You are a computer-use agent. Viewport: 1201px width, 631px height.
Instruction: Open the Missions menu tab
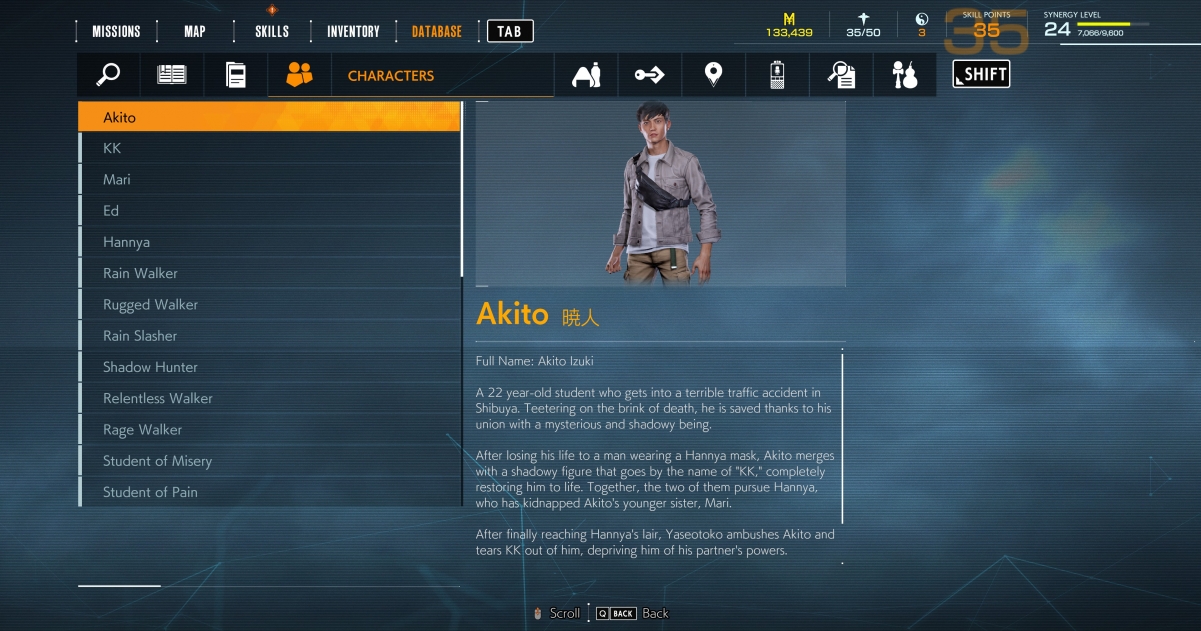coord(116,31)
